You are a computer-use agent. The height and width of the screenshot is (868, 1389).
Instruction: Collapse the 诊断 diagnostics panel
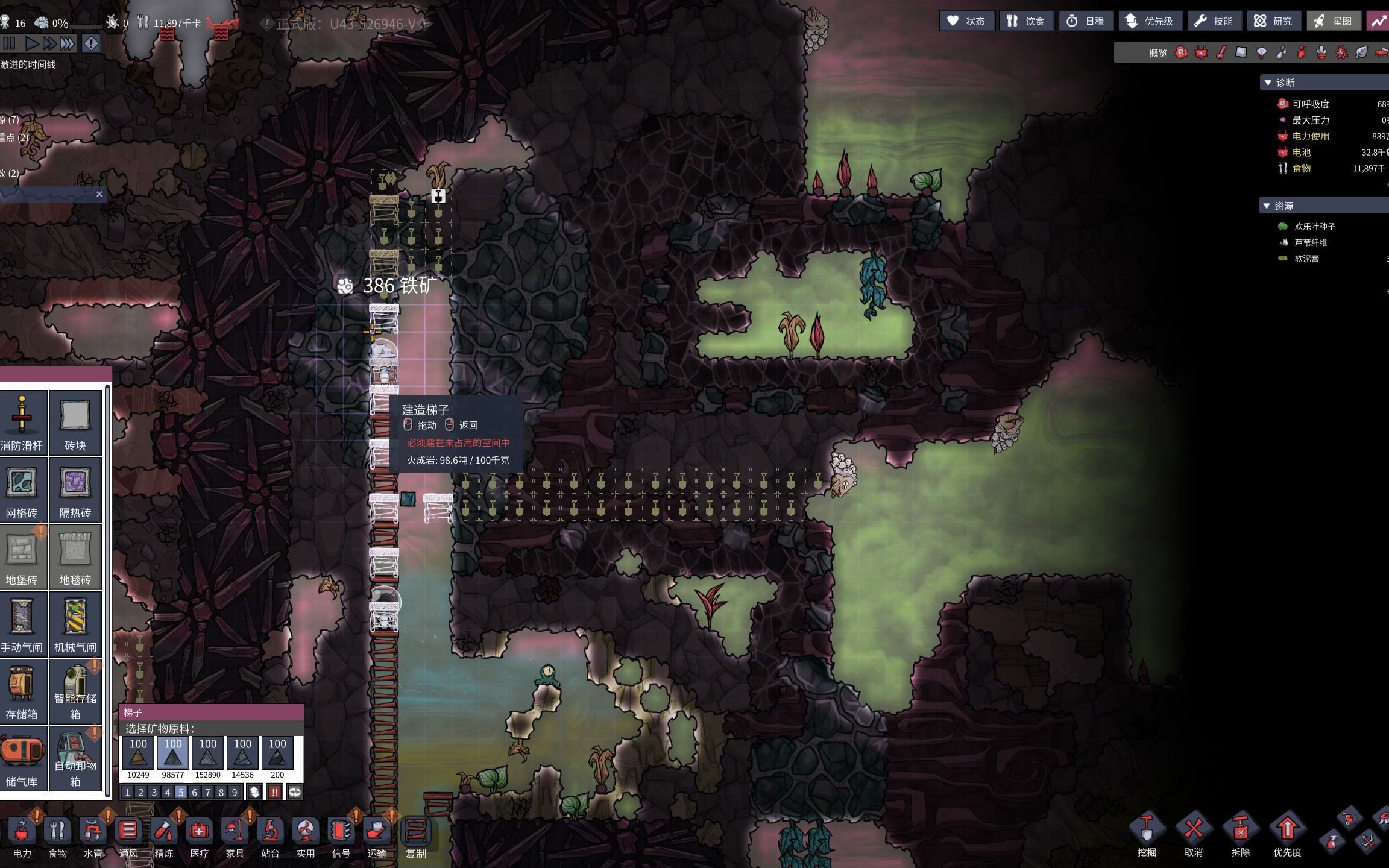coord(1268,83)
